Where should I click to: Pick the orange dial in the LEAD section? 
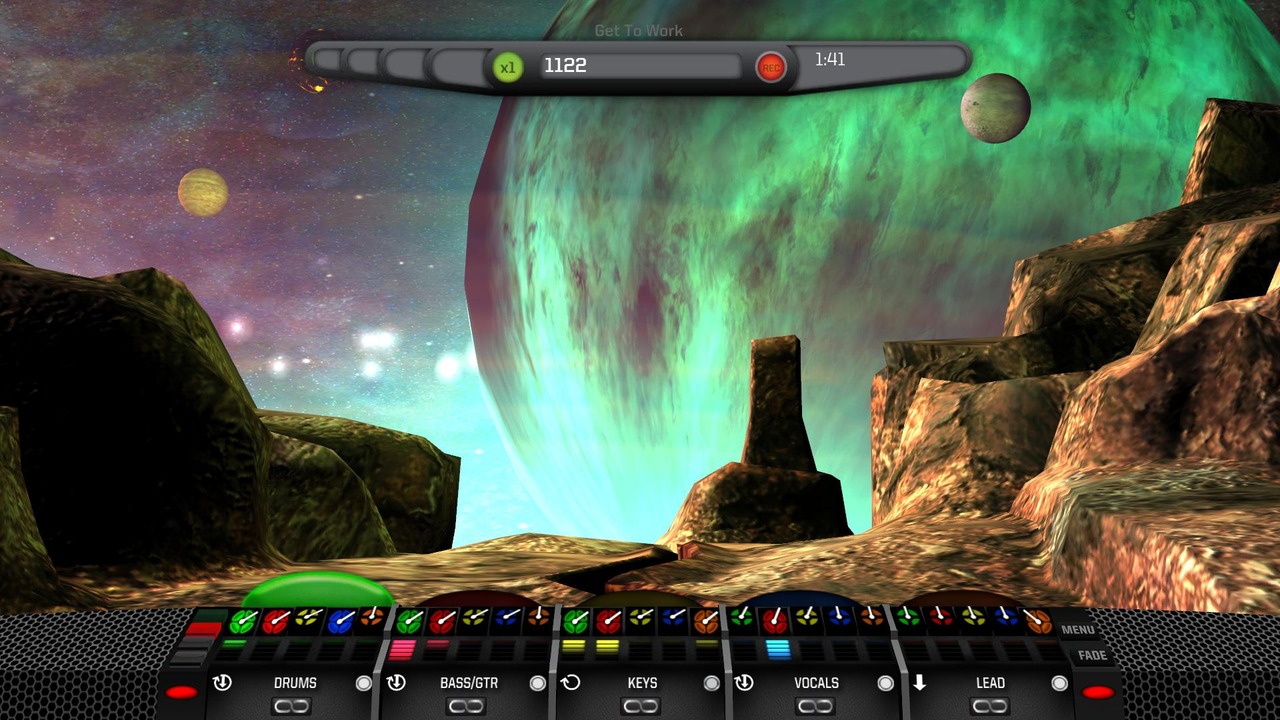[1037, 622]
